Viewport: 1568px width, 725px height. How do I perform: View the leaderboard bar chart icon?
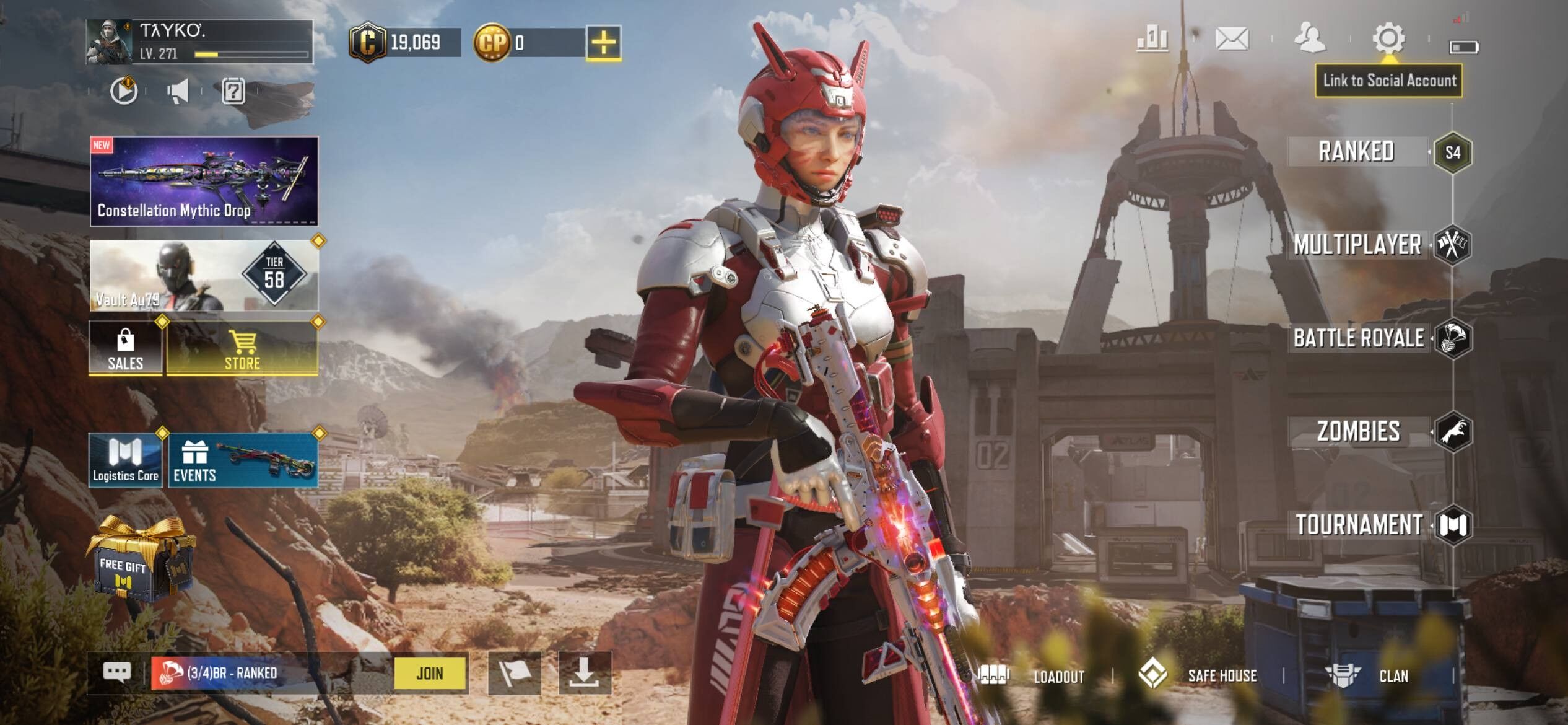point(1152,39)
